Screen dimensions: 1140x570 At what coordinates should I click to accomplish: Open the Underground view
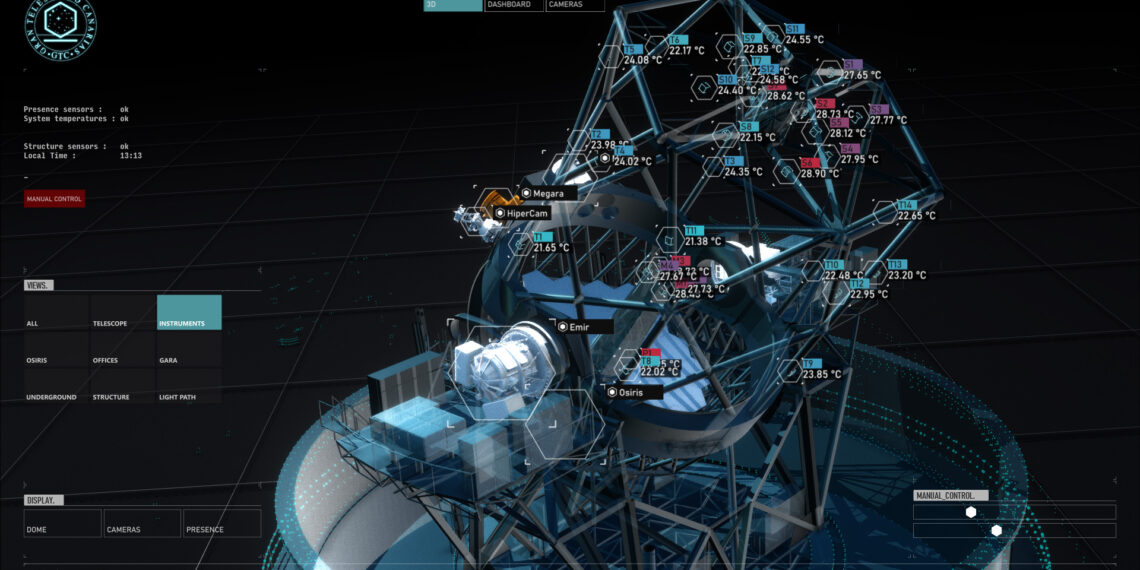(56, 387)
